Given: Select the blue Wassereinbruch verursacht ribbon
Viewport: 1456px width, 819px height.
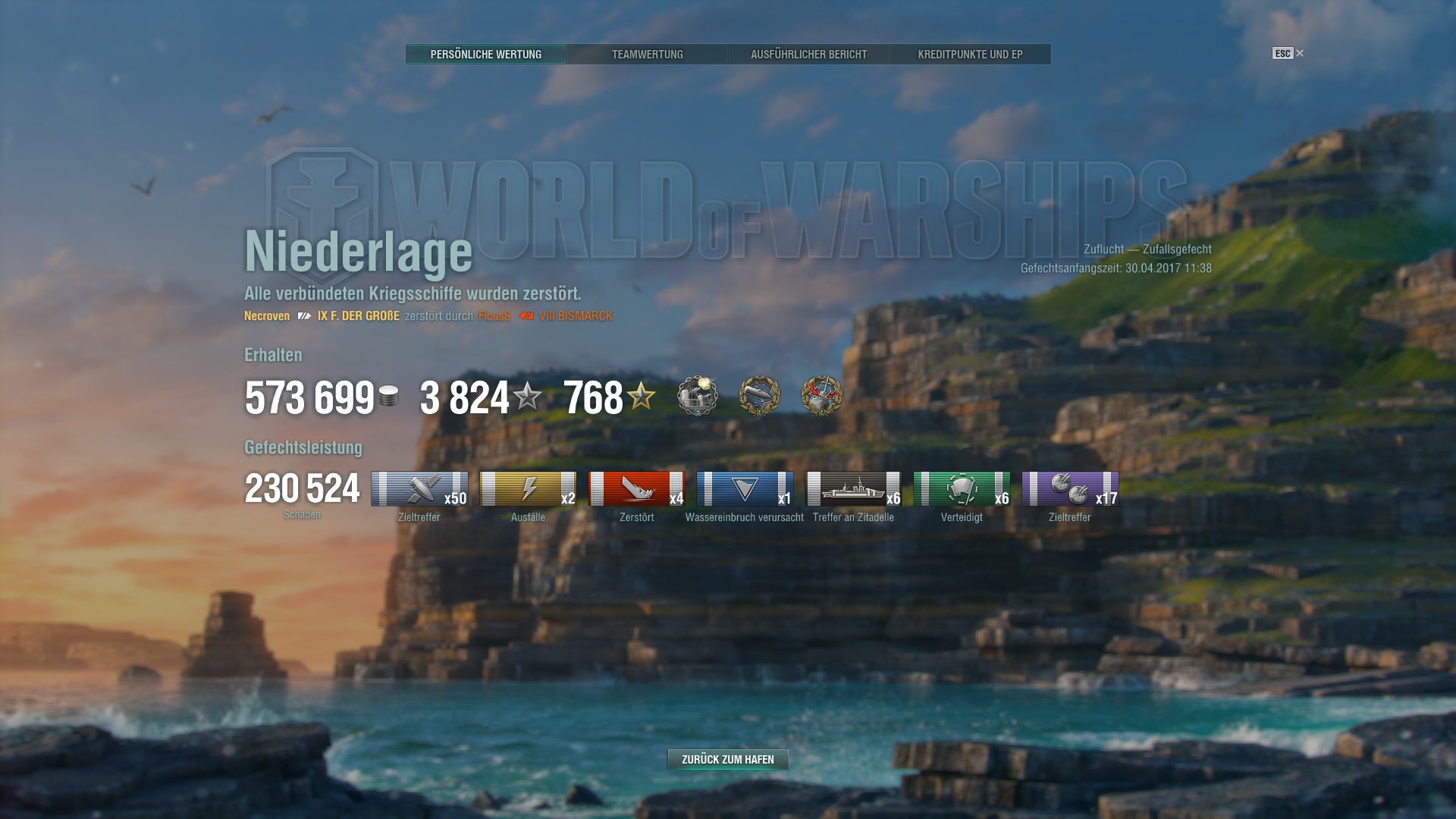Looking at the screenshot, I should pos(745,489).
